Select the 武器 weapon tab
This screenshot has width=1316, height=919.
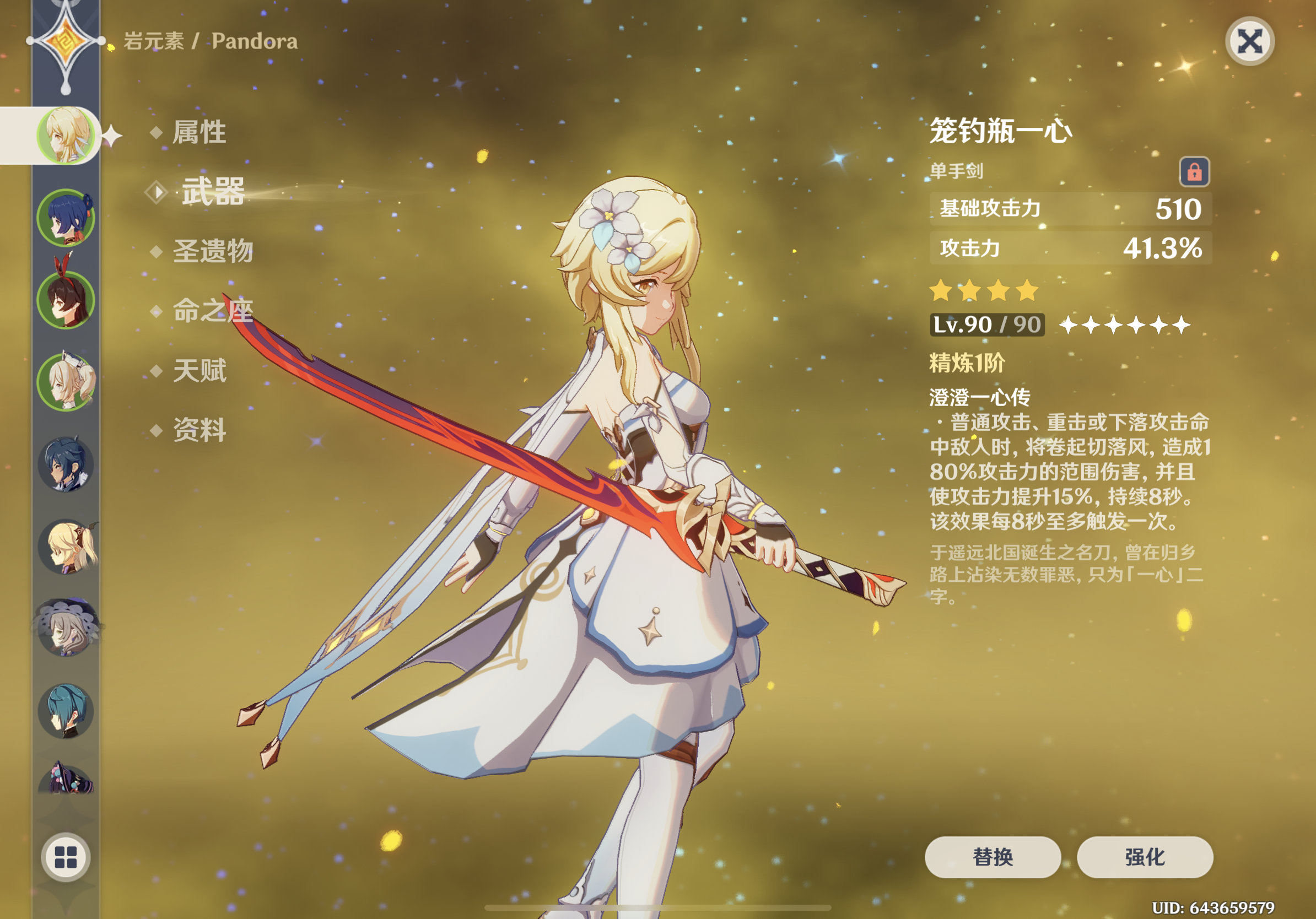point(213,191)
